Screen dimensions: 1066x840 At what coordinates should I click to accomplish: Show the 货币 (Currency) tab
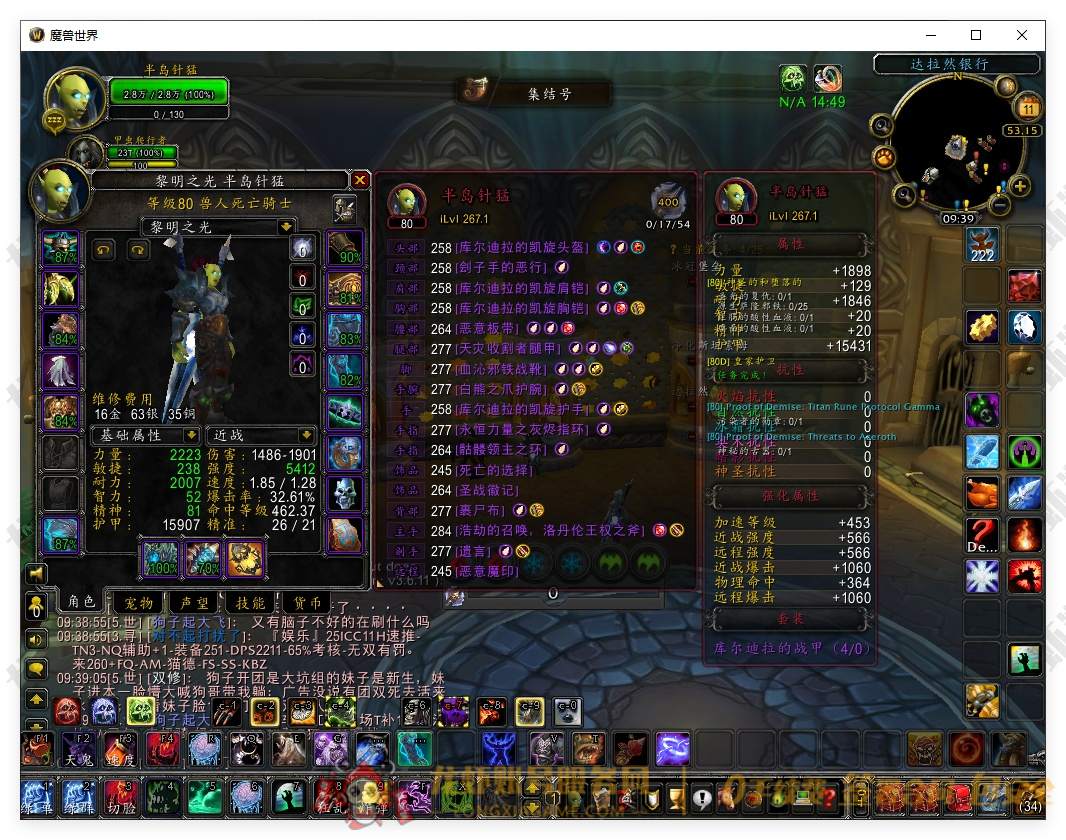pos(307,603)
